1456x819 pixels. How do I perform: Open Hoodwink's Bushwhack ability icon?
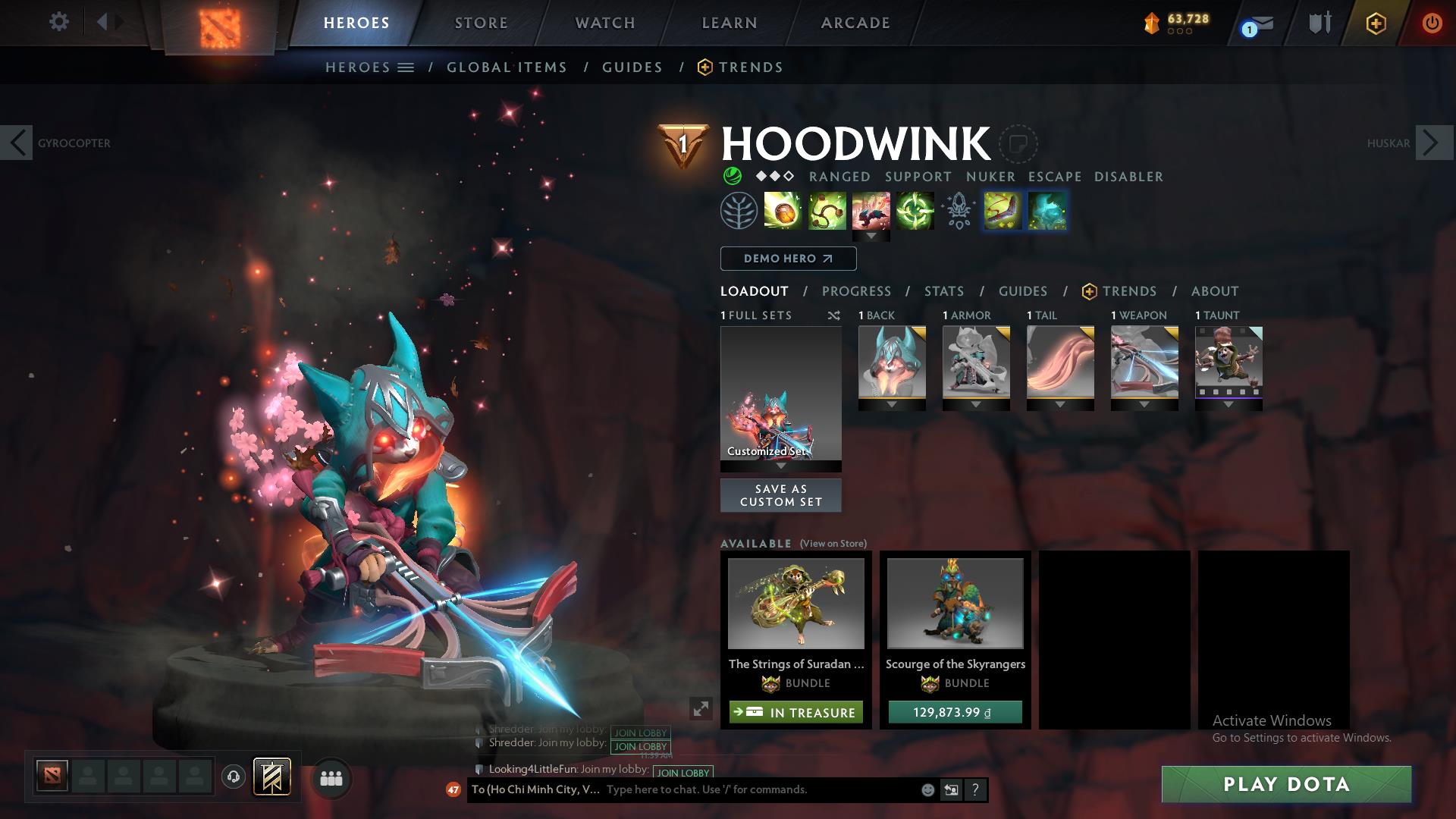coord(826,211)
